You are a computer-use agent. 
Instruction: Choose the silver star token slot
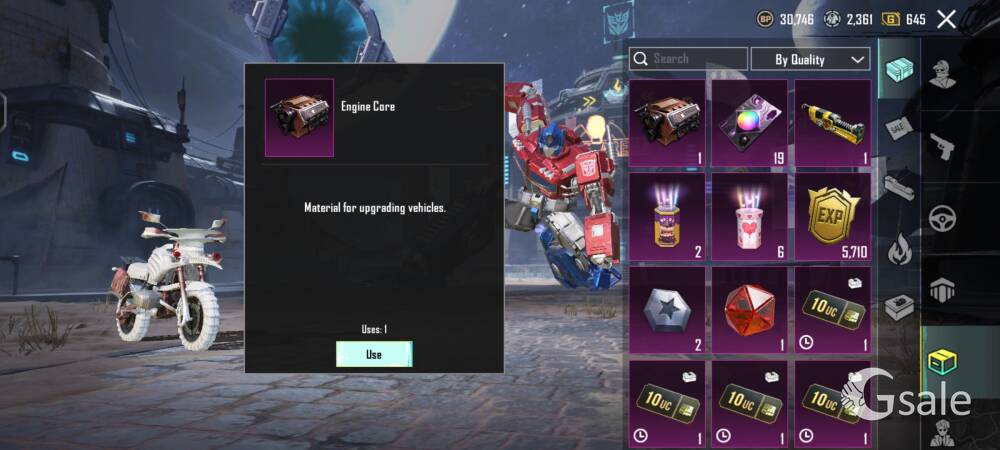click(x=669, y=310)
